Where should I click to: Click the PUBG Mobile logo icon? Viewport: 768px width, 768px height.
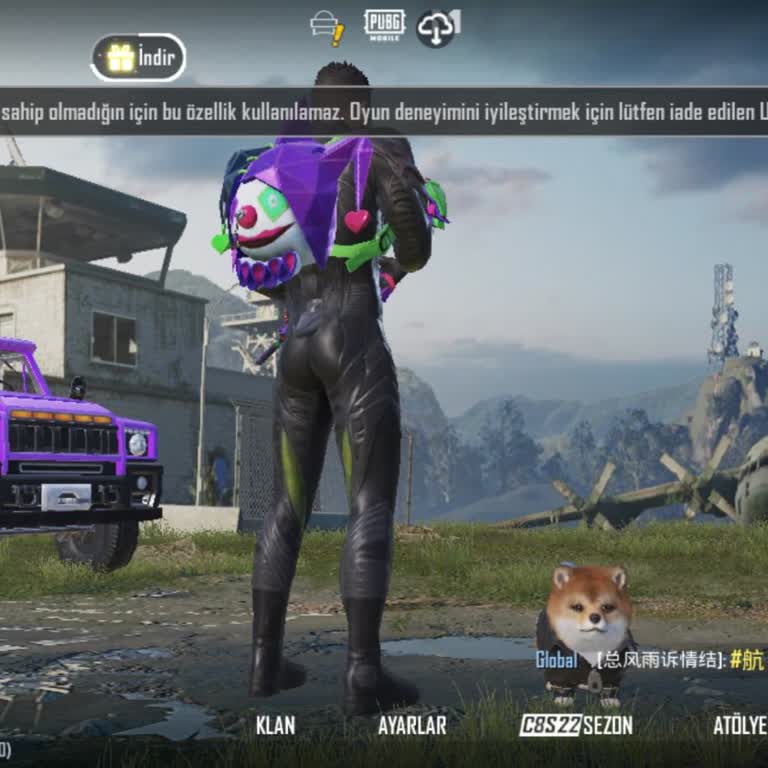point(384,25)
